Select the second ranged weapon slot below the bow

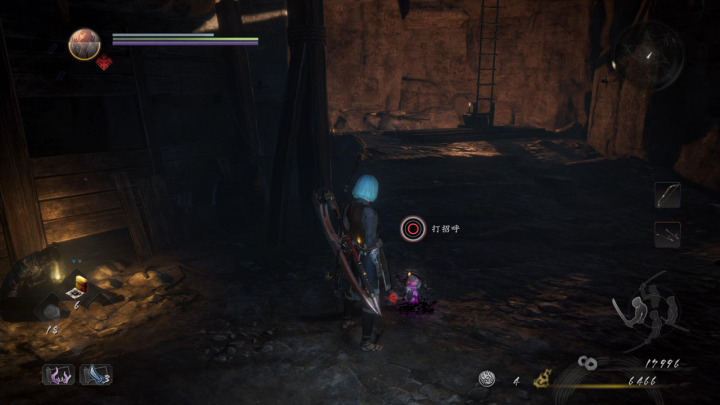coord(667,235)
